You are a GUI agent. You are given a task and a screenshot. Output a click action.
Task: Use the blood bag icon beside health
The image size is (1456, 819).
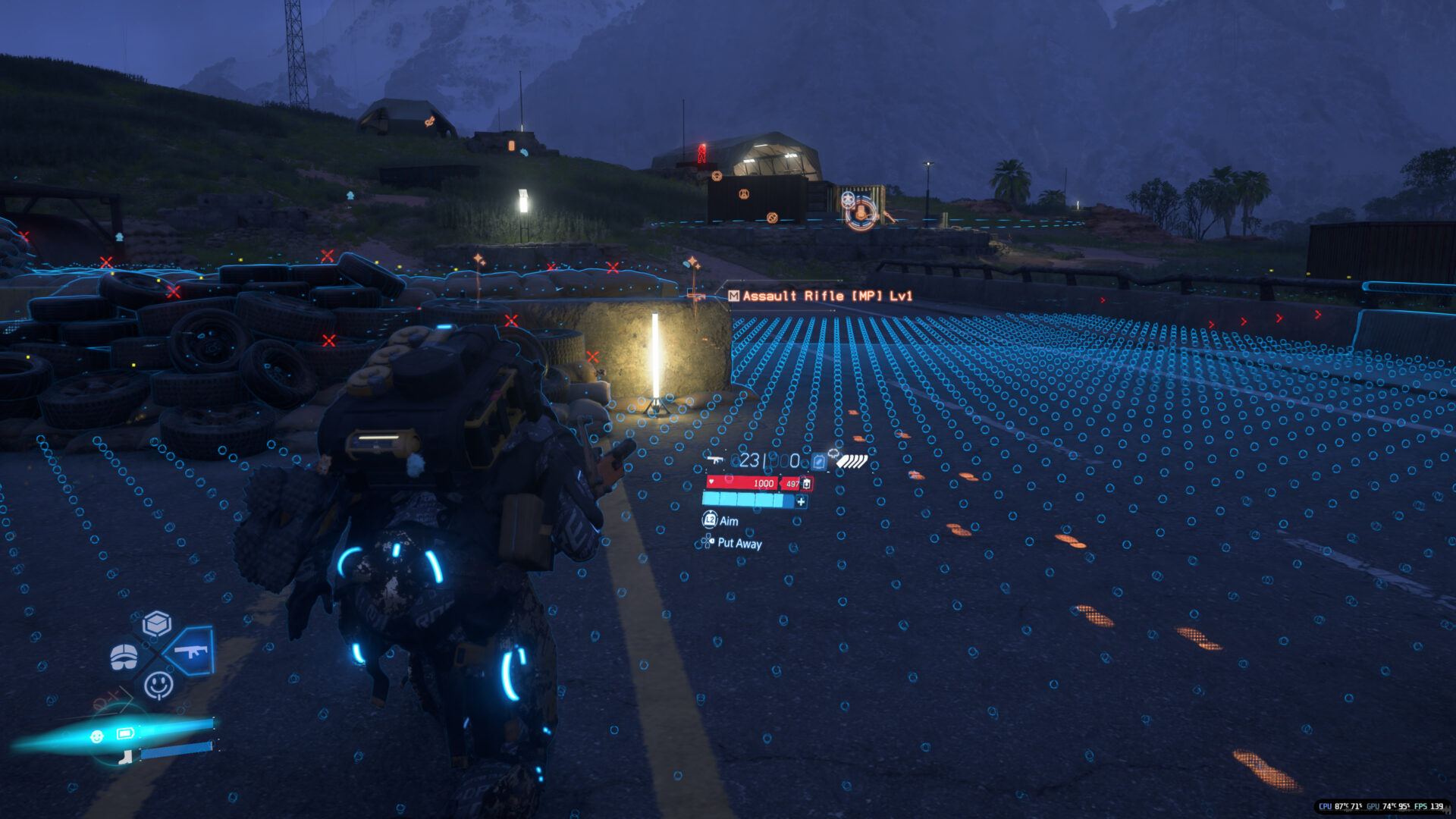806,483
